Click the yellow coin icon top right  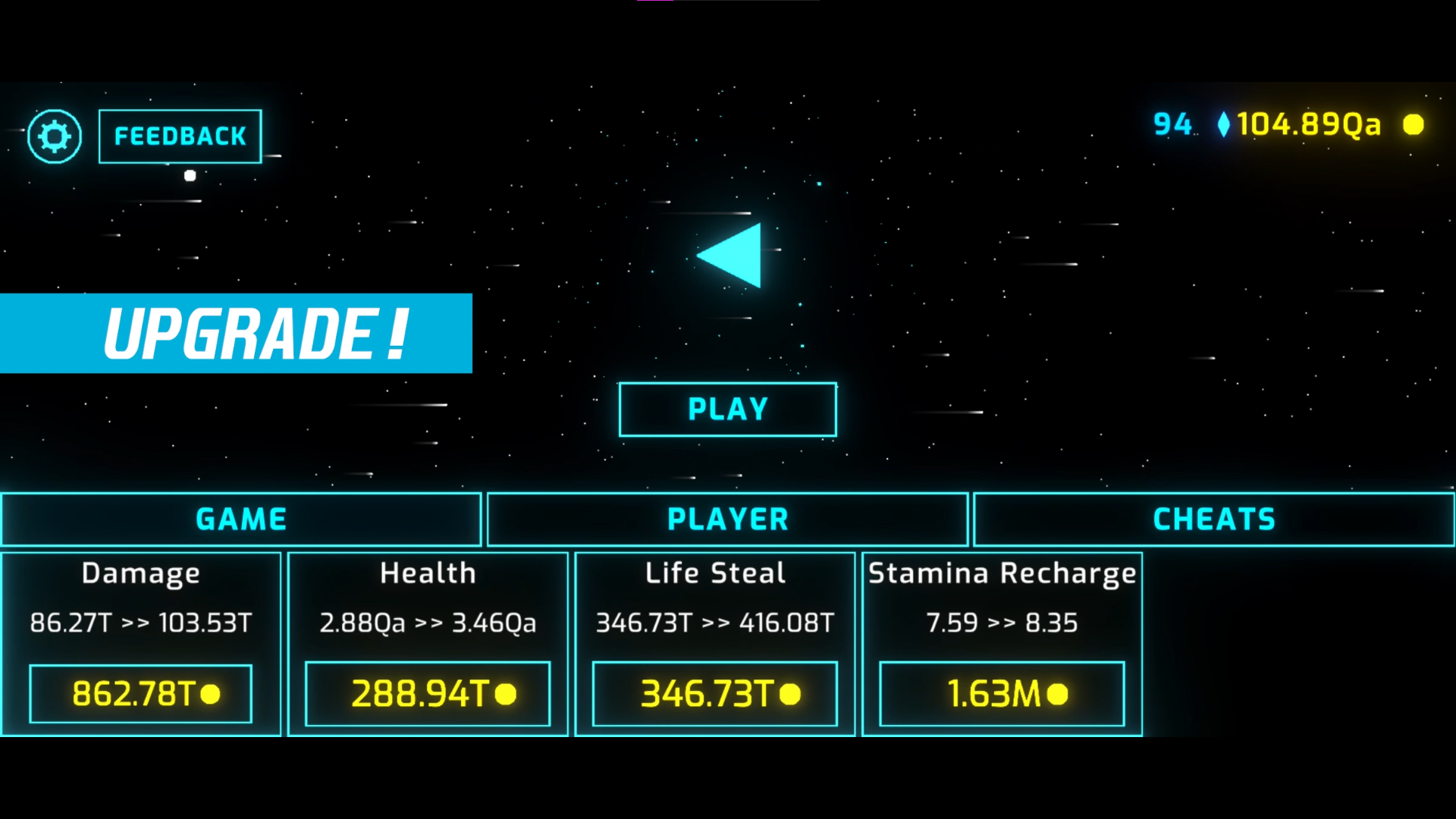[x=1414, y=125]
